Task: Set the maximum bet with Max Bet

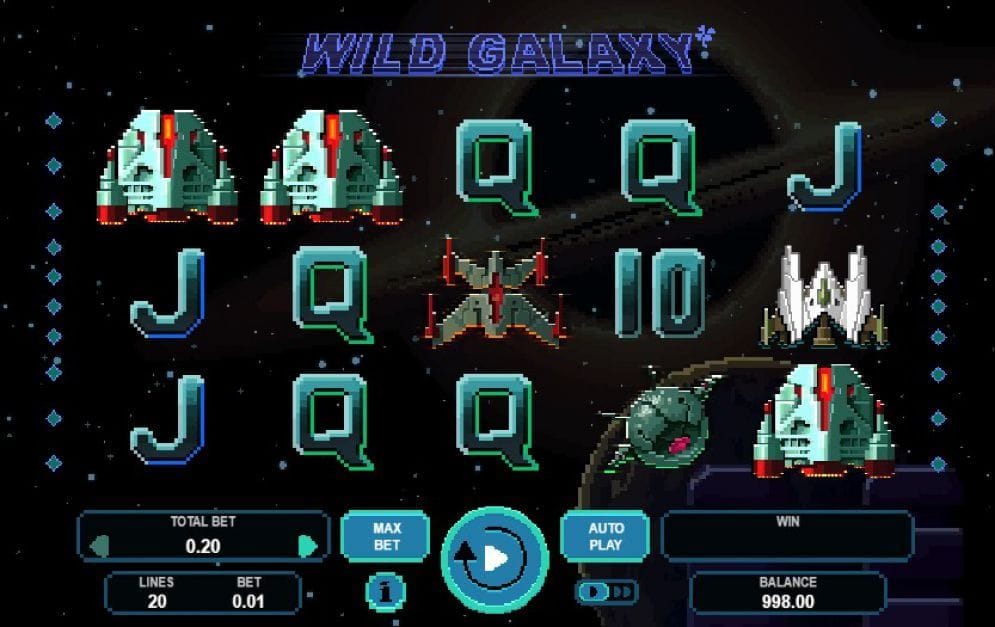Action: pyautogui.click(x=386, y=536)
